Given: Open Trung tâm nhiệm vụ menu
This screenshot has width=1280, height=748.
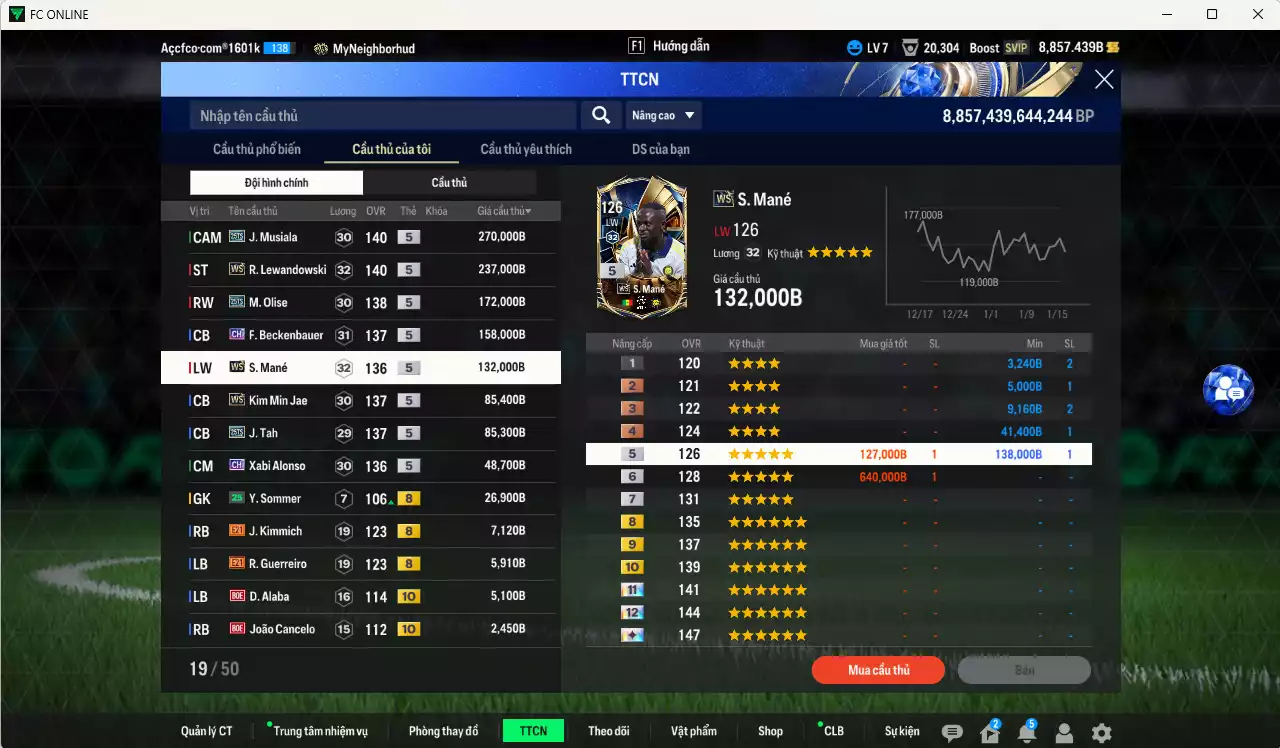Looking at the screenshot, I should tap(320, 731).
